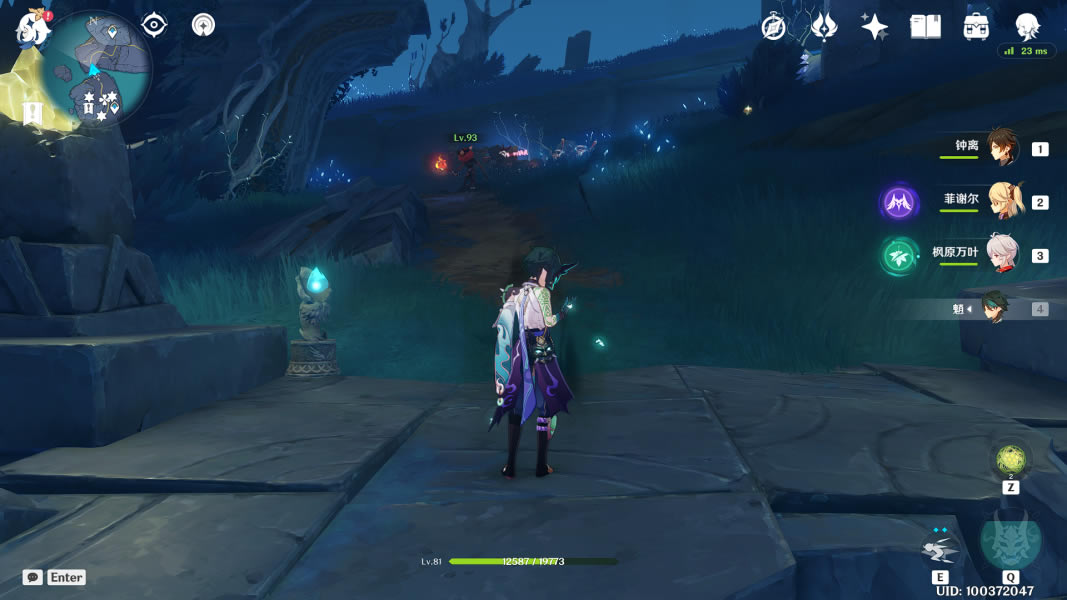Click the round star beacon icon beside the minimap
This screenshot has height=600, width=1067.
204,24
